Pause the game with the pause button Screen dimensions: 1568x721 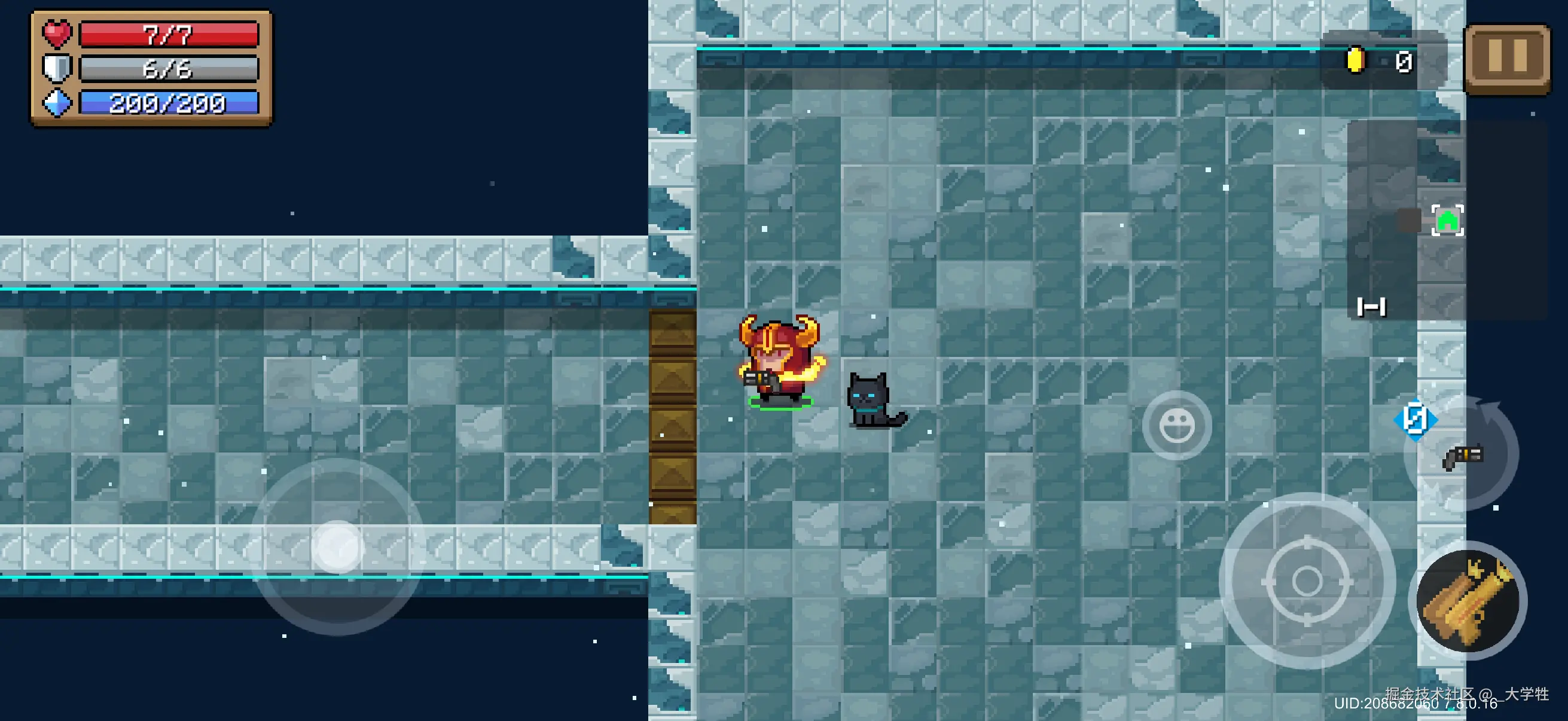(1507, 58)
